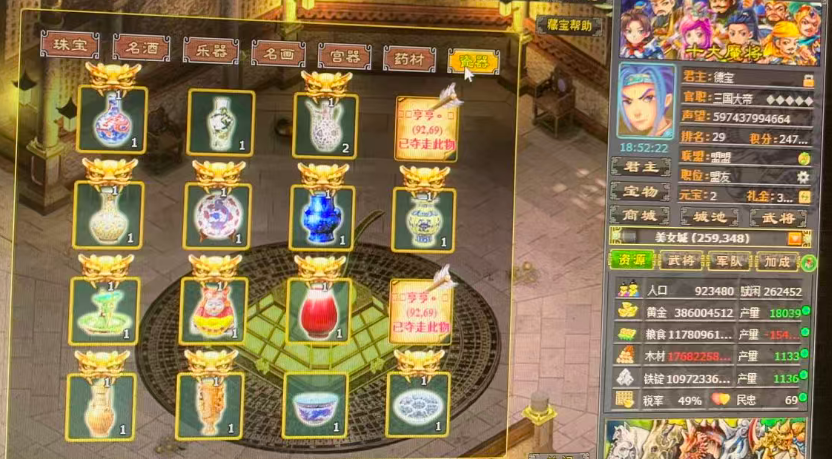Switch to the 军队 army tab
Viewport: 832px width, 459px height.
click(728, 262)
